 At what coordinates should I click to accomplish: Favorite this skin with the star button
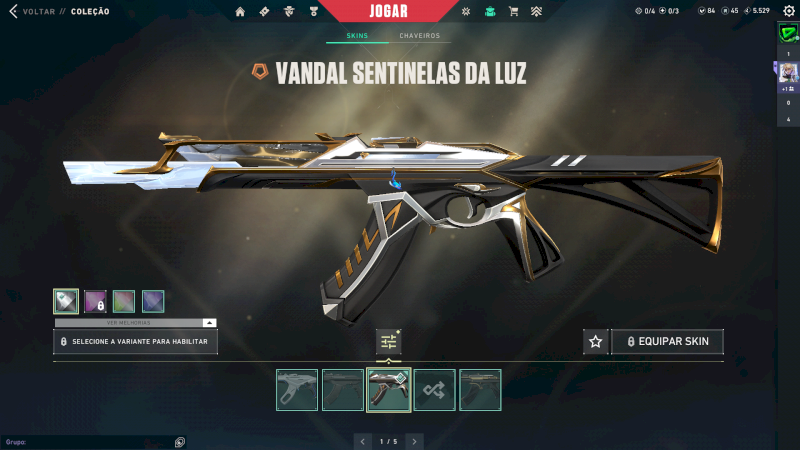click(x=596, y=342)
